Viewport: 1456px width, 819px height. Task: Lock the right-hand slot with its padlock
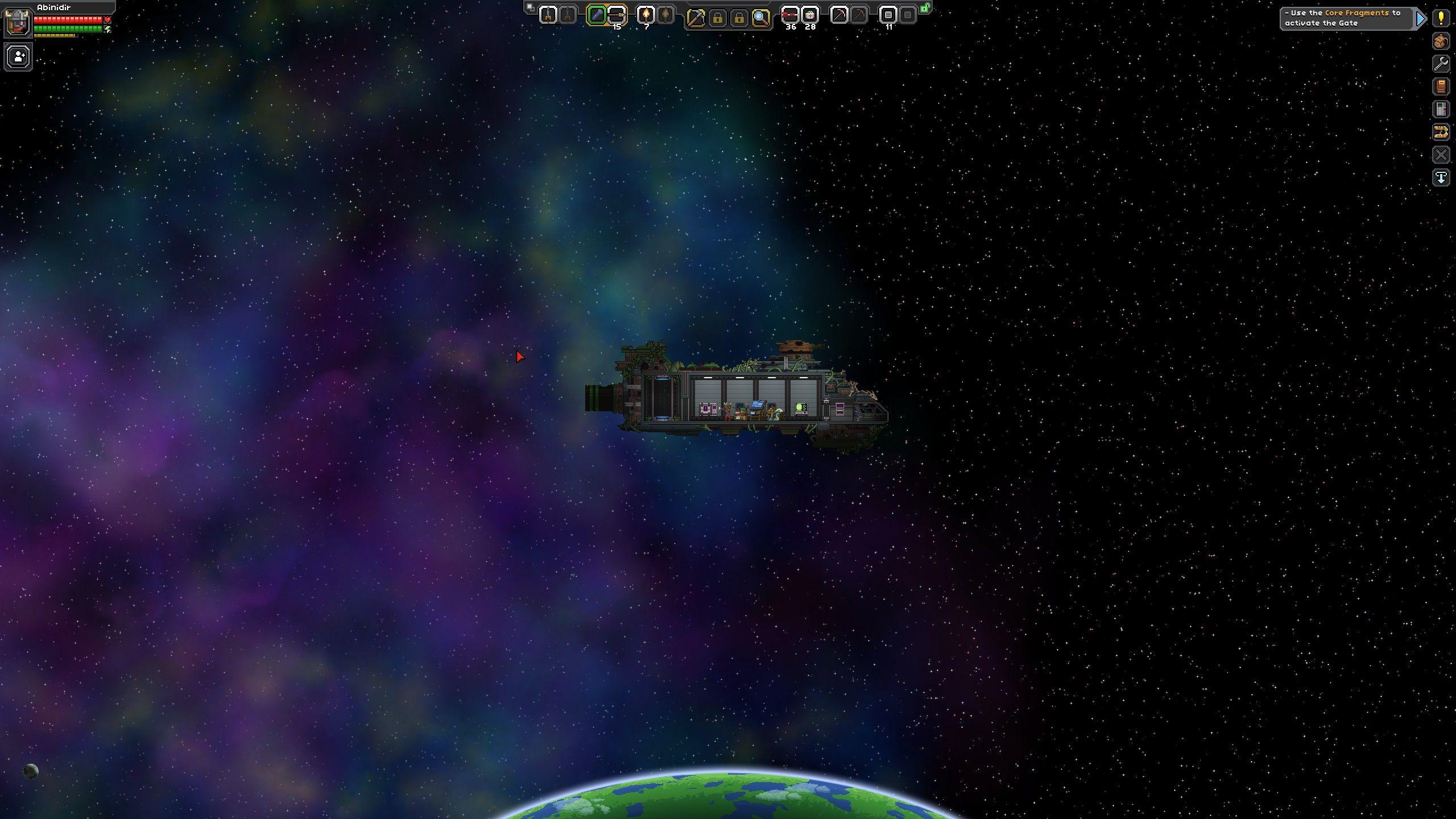click(738, 17)
